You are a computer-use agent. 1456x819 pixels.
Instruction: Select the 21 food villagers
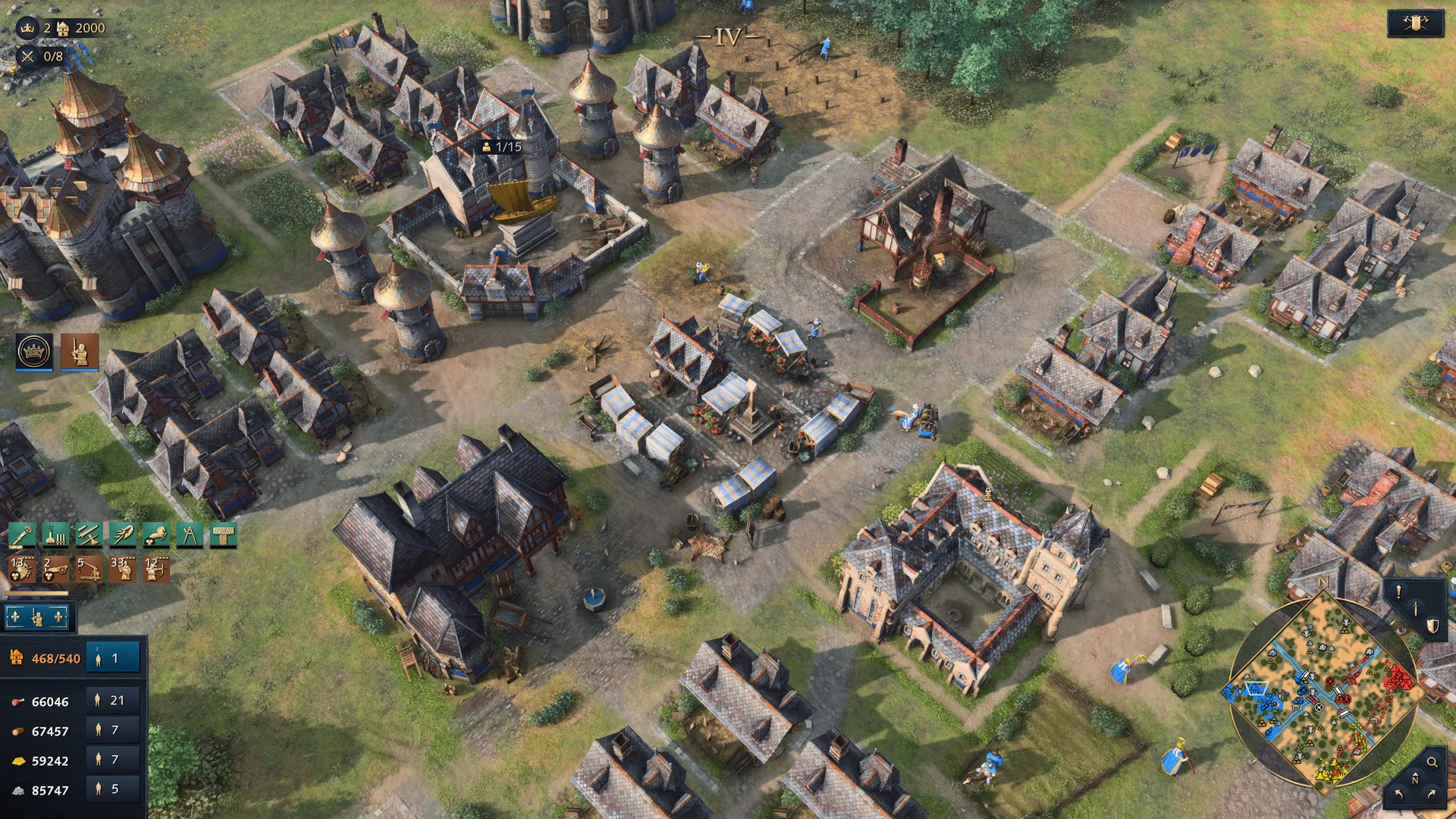[x=112, y=701]
